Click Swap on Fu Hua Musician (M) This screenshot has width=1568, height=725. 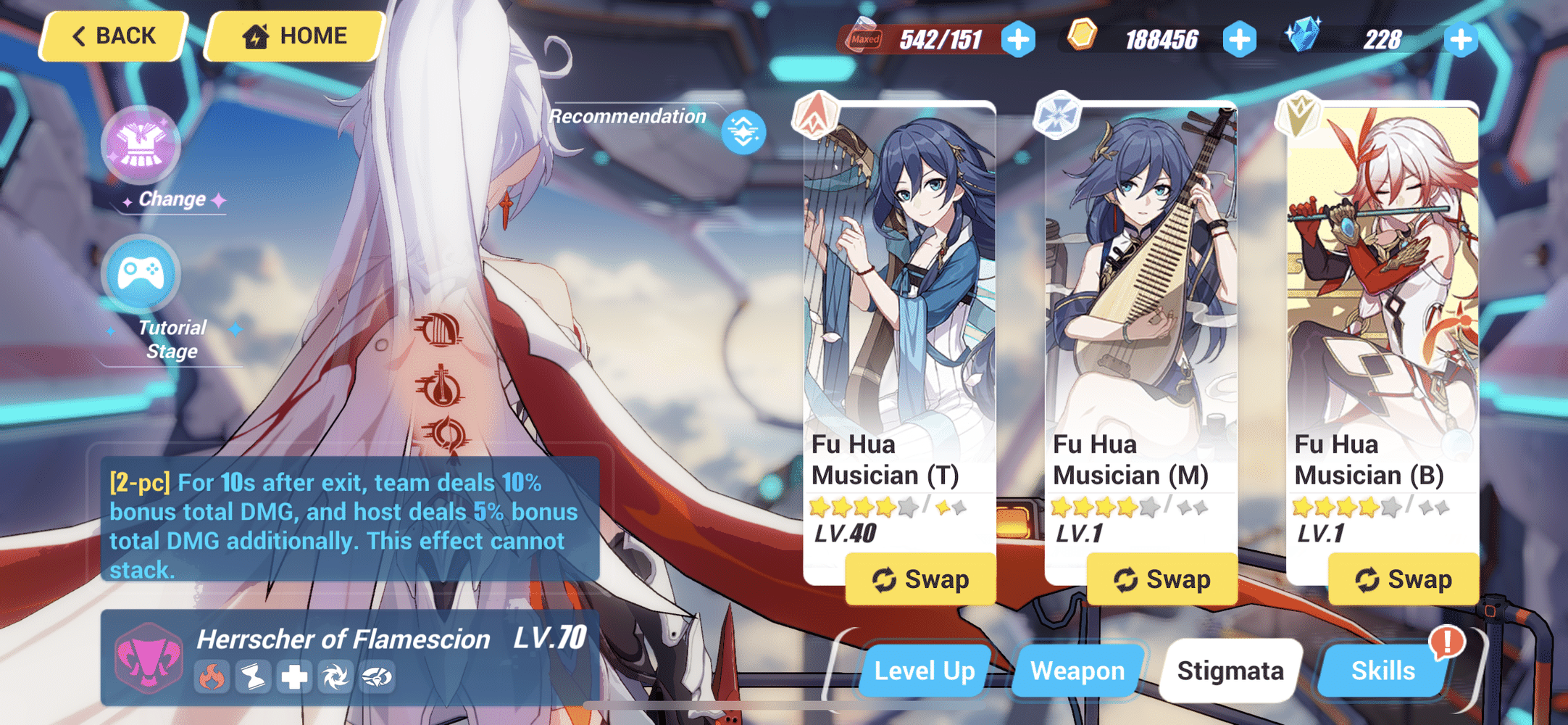[1162, 579]
